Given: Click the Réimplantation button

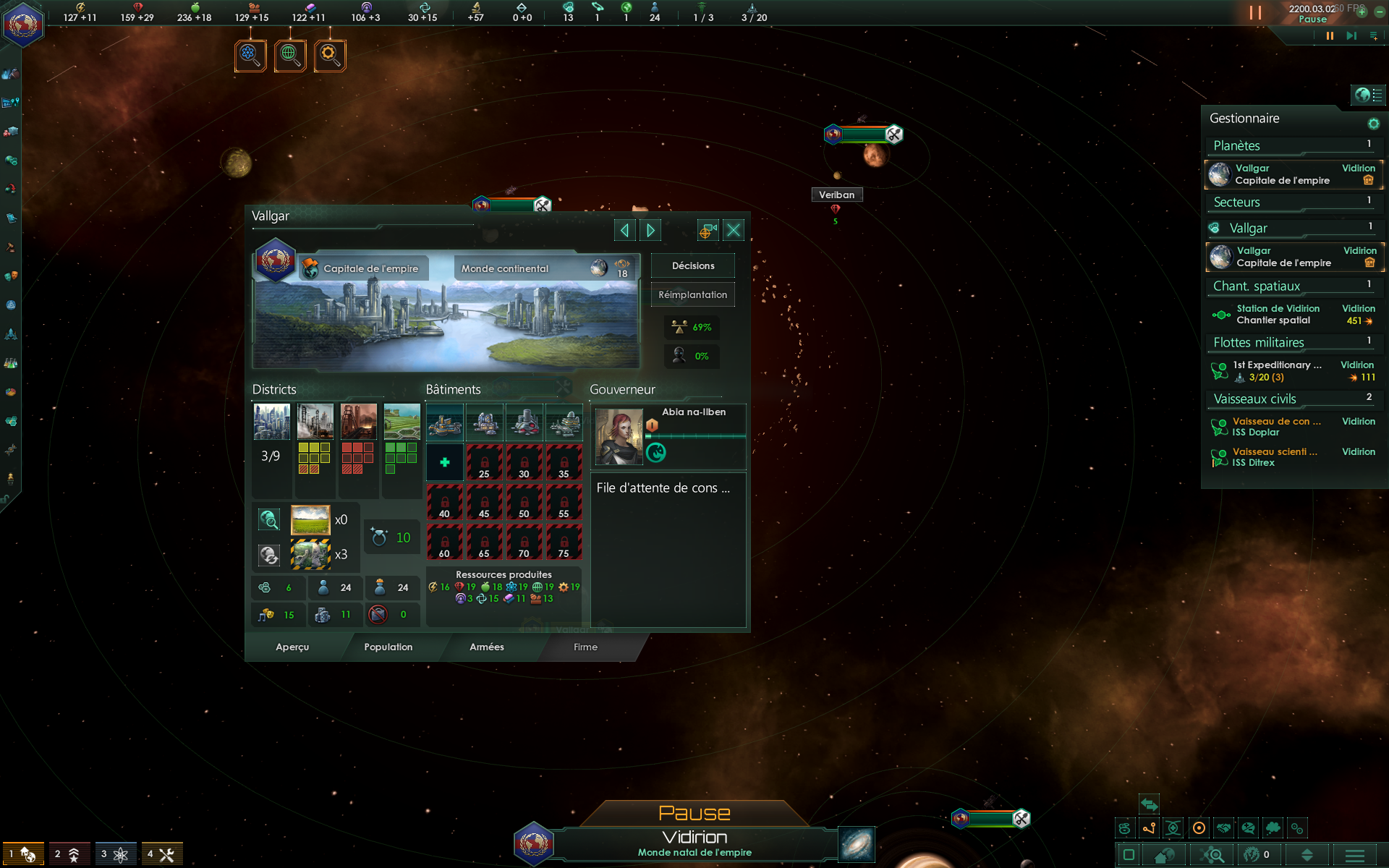Looking at the screenshot, I should pos(692,294).
